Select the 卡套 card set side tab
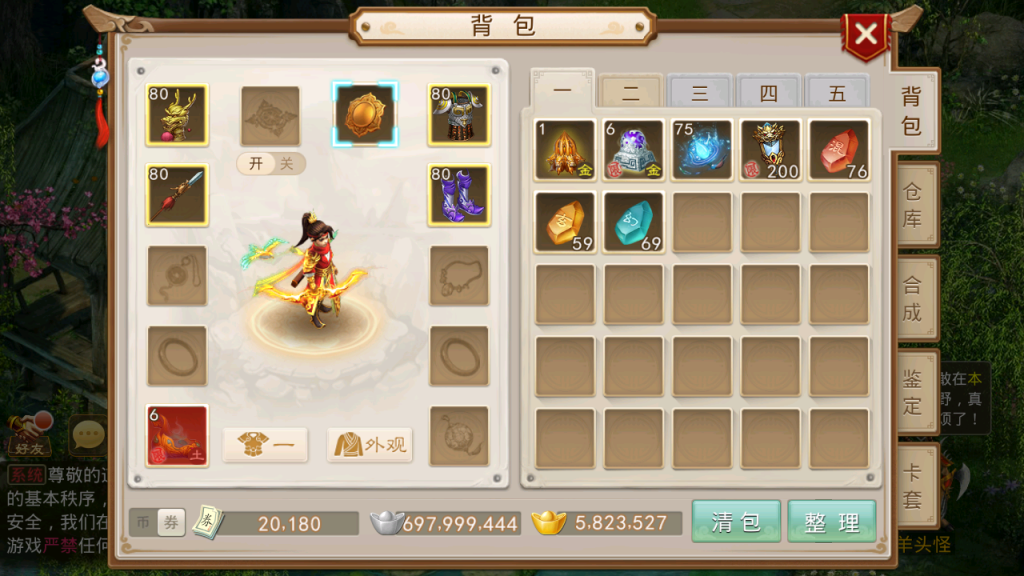 [x=913, y=486]
